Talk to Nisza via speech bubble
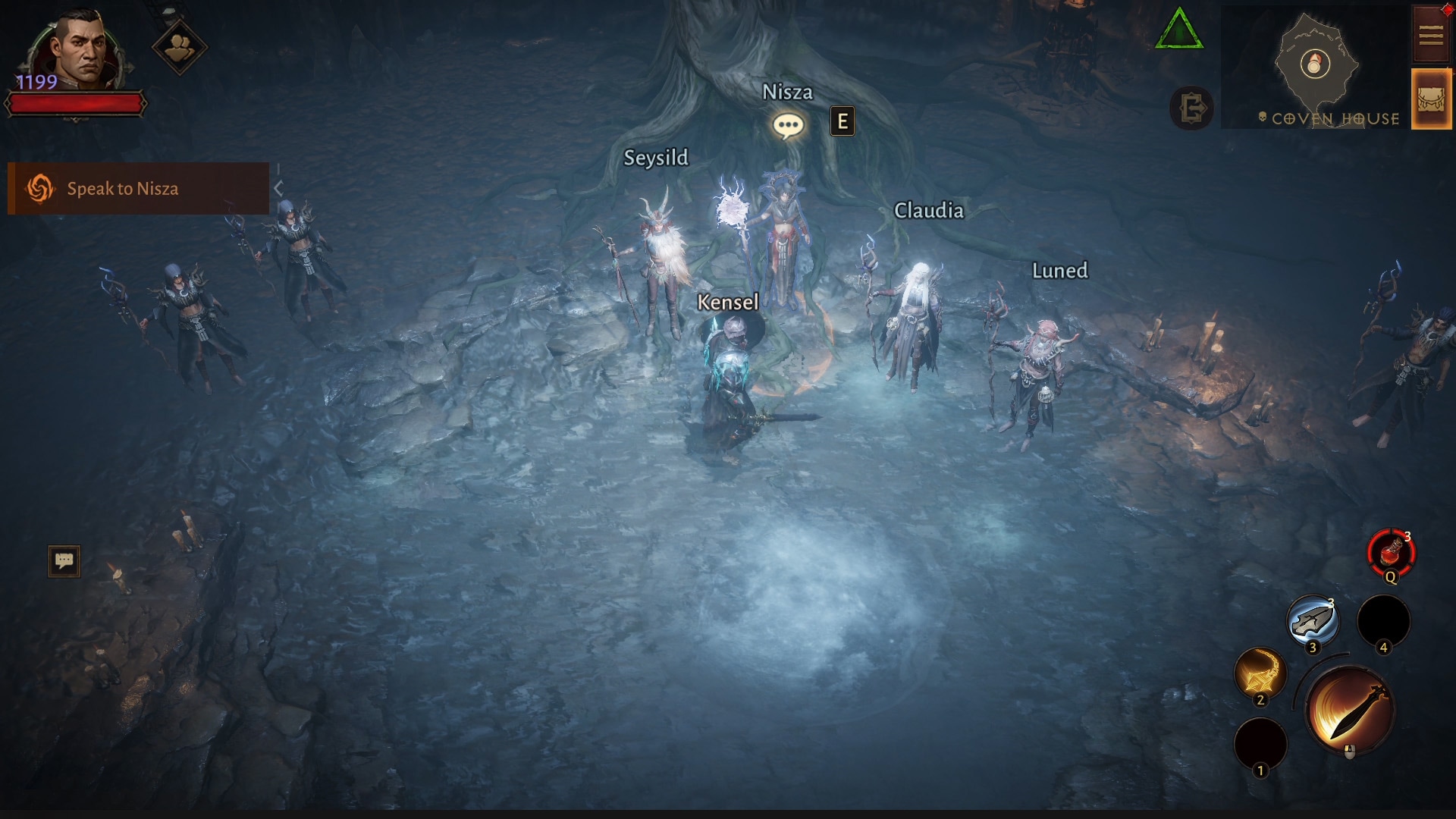Viewport: 1456px width, 819px height. 788,125
